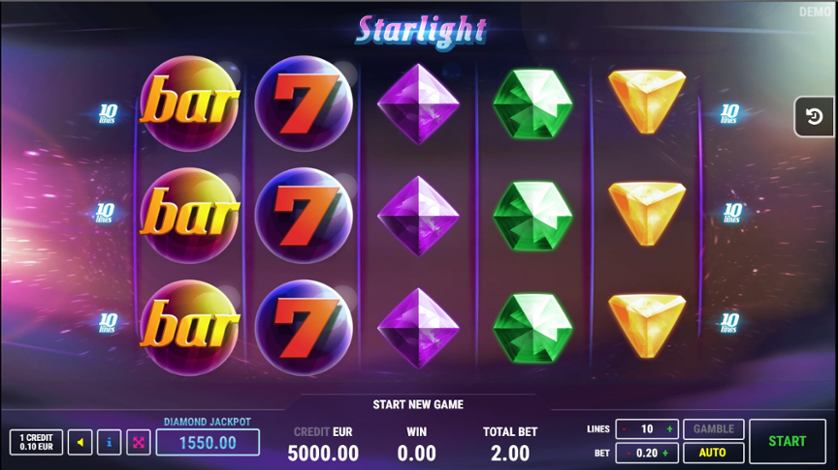Click the GAMBLE button

point(713,429)
